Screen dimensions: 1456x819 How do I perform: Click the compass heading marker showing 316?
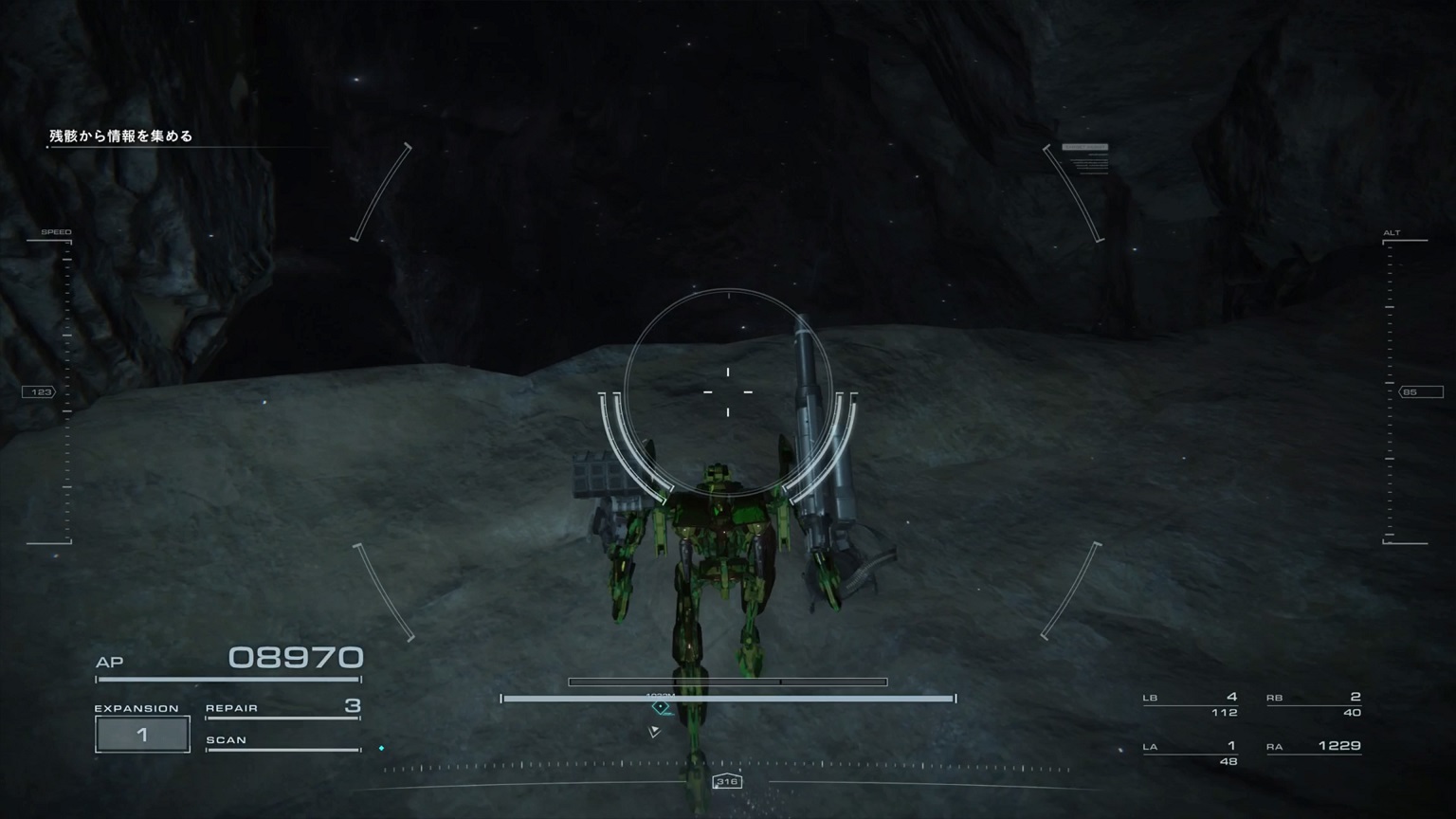click(727, 782)
